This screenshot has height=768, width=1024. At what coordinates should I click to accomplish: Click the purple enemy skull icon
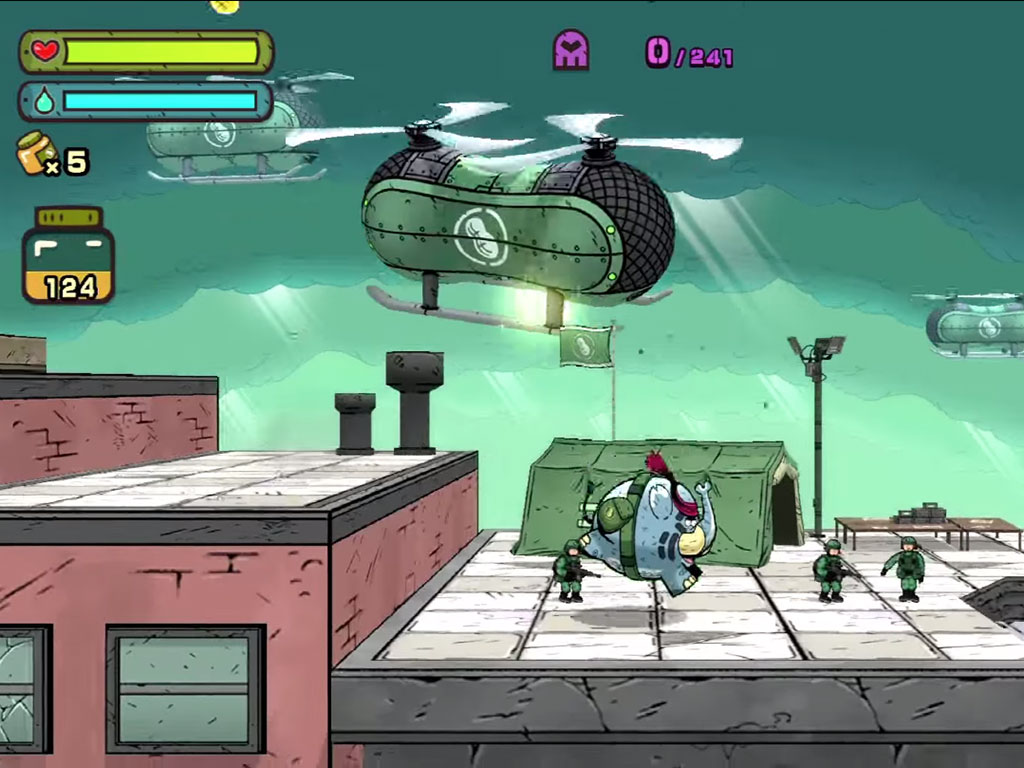pyautogui.click(x=571, y=50)
